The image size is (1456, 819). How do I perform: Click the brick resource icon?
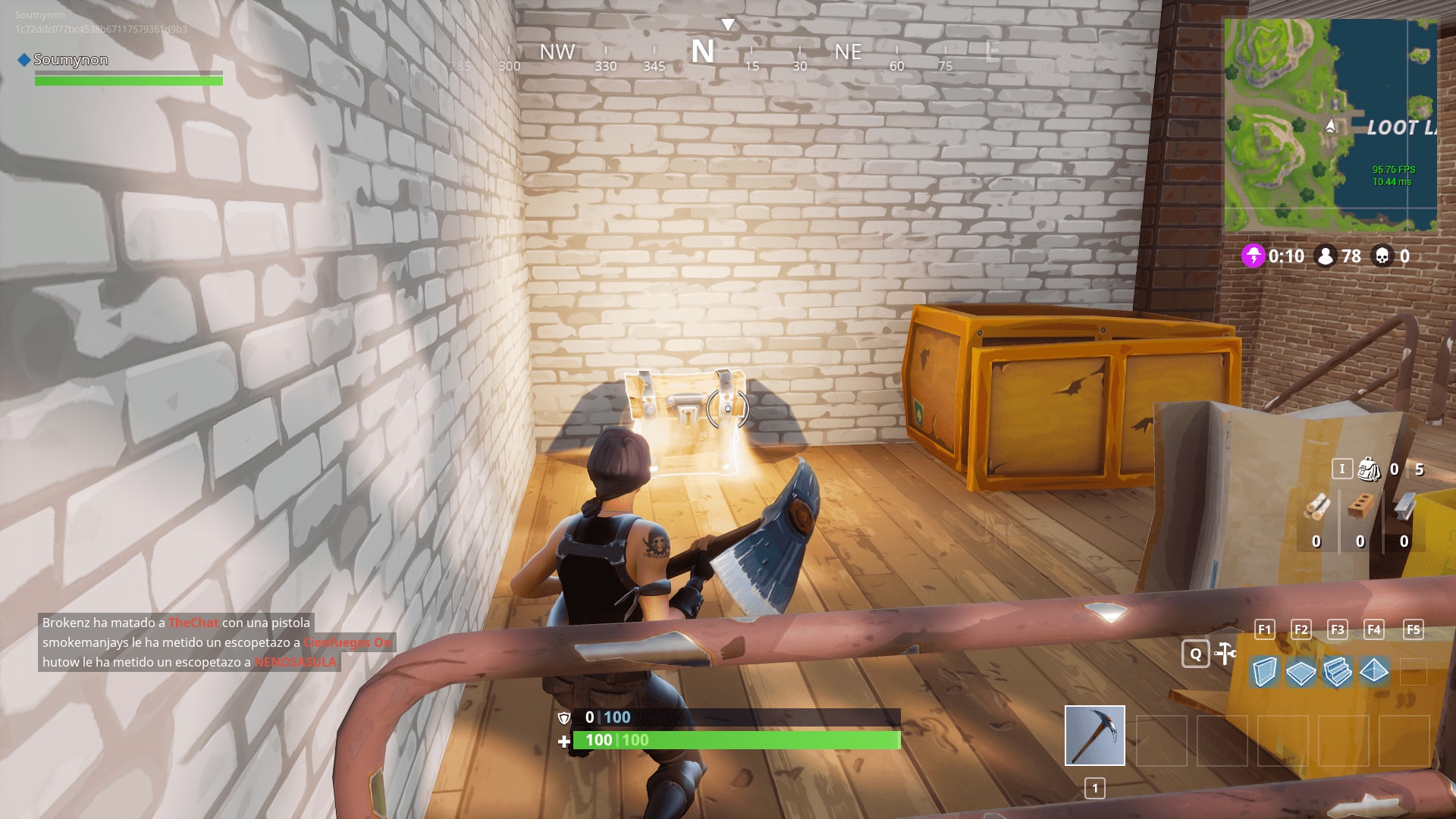pos(1361,505)
